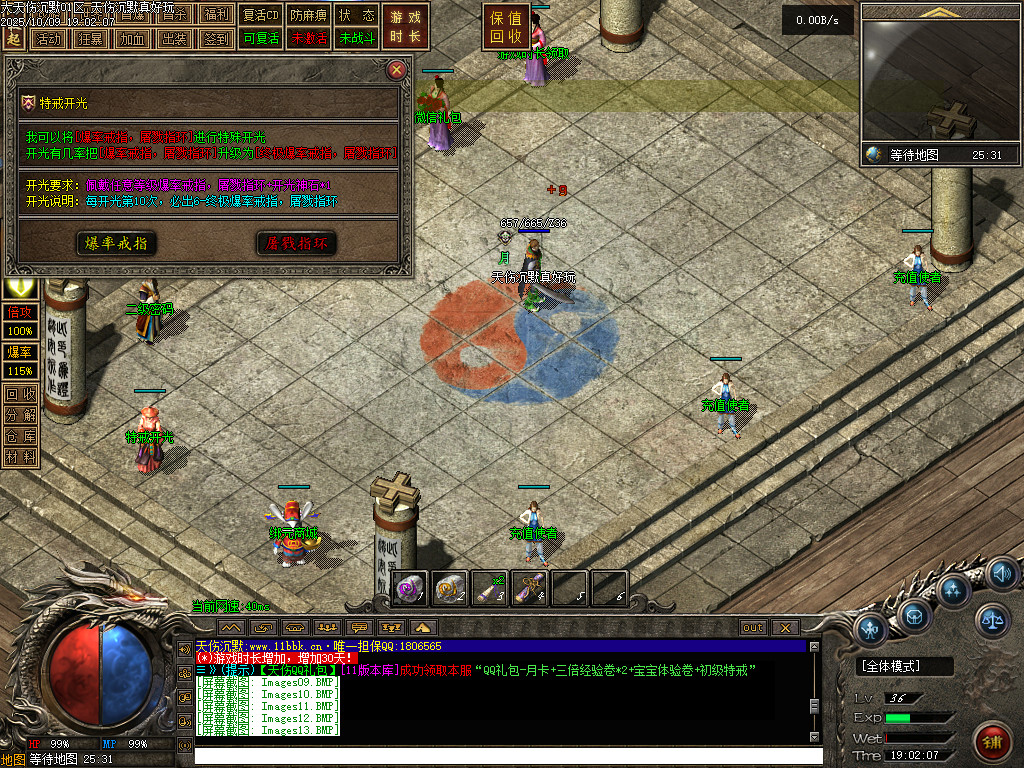Screen dimensions: 1024x768
Task: Open the 游戏时长 play time panel
Action: pyautogui.click(x=406, y=27)
